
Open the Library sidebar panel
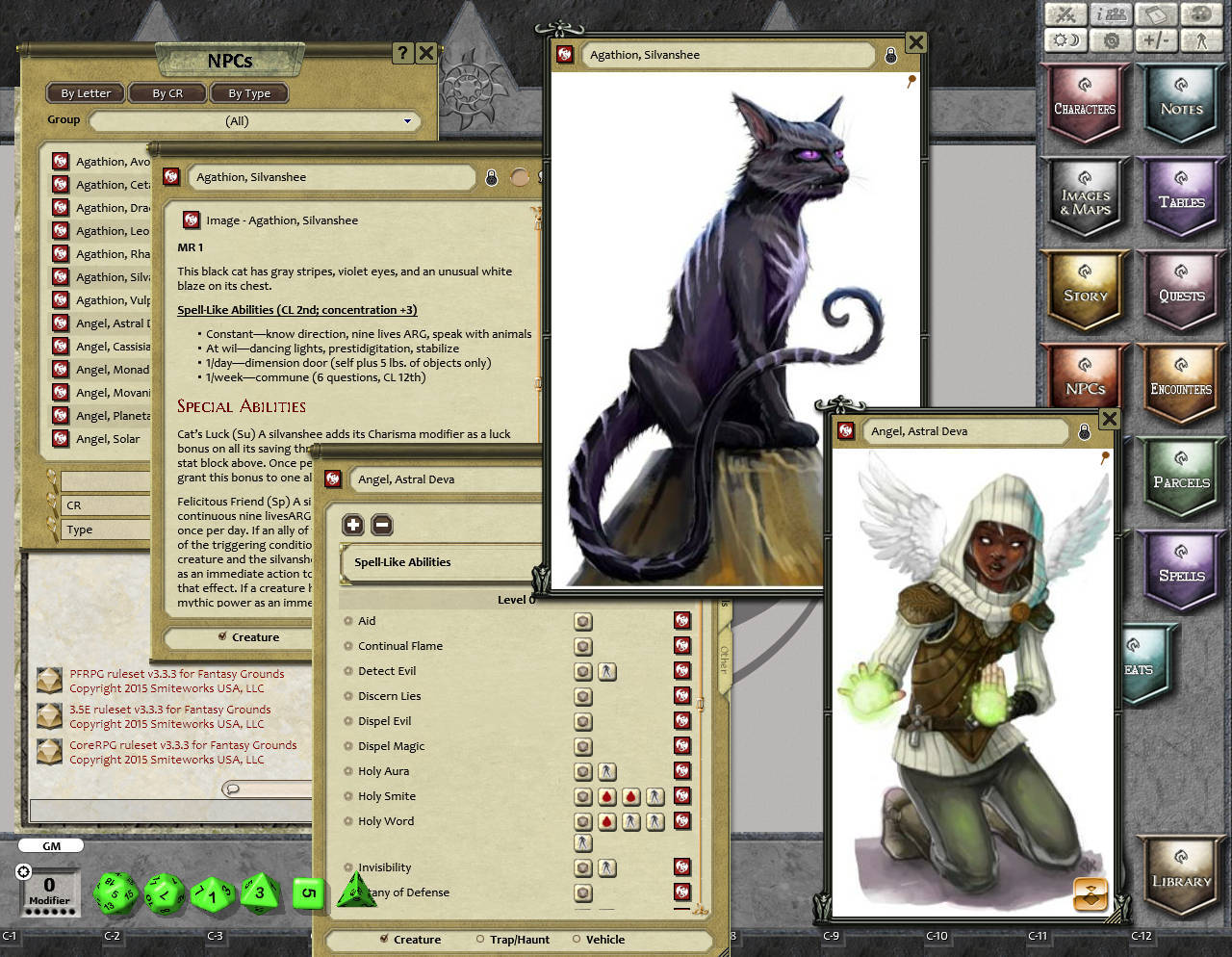click(1181, 878)
